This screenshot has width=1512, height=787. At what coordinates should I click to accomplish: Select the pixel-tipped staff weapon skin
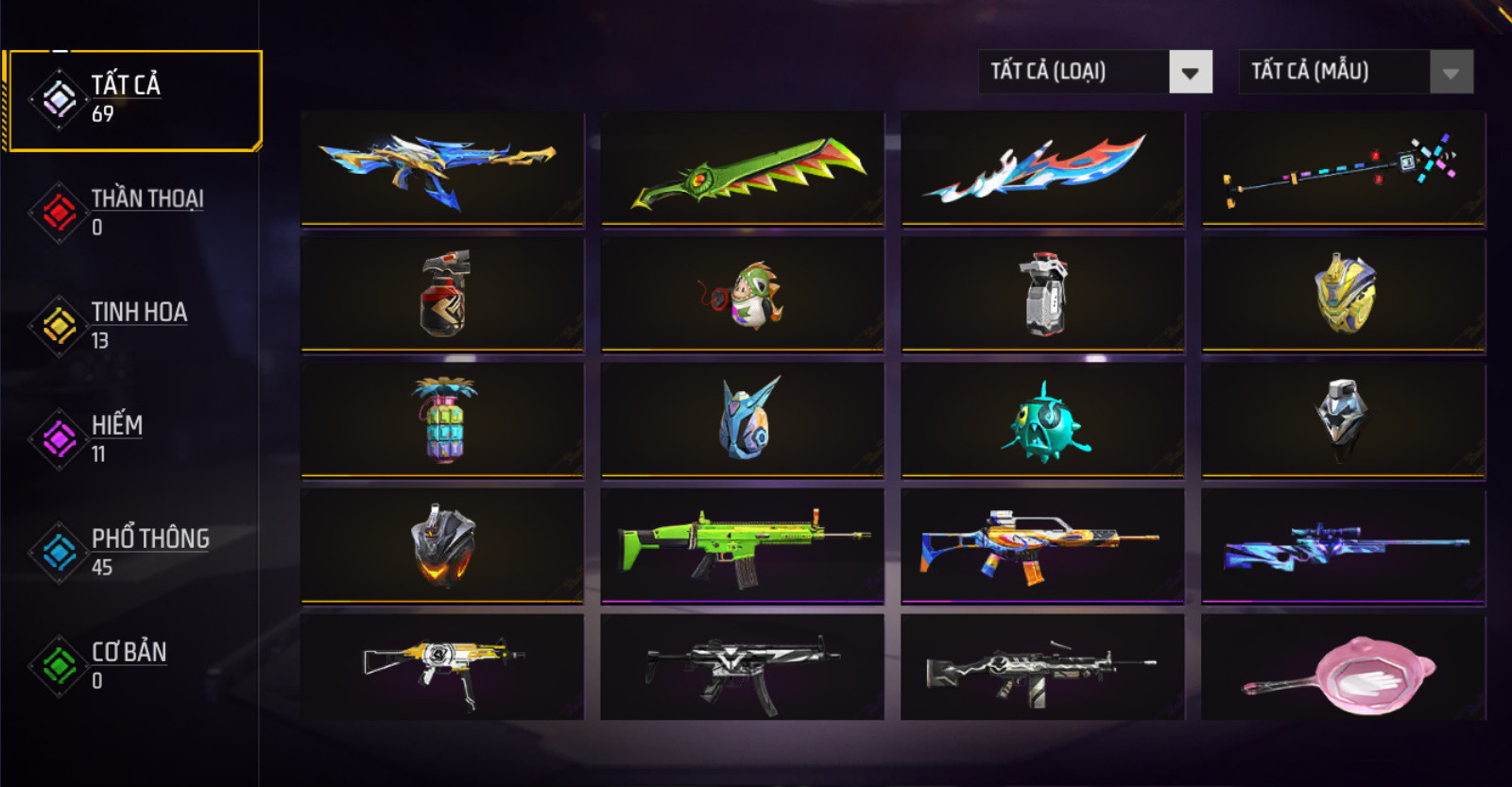click(x=1343, y=169)
